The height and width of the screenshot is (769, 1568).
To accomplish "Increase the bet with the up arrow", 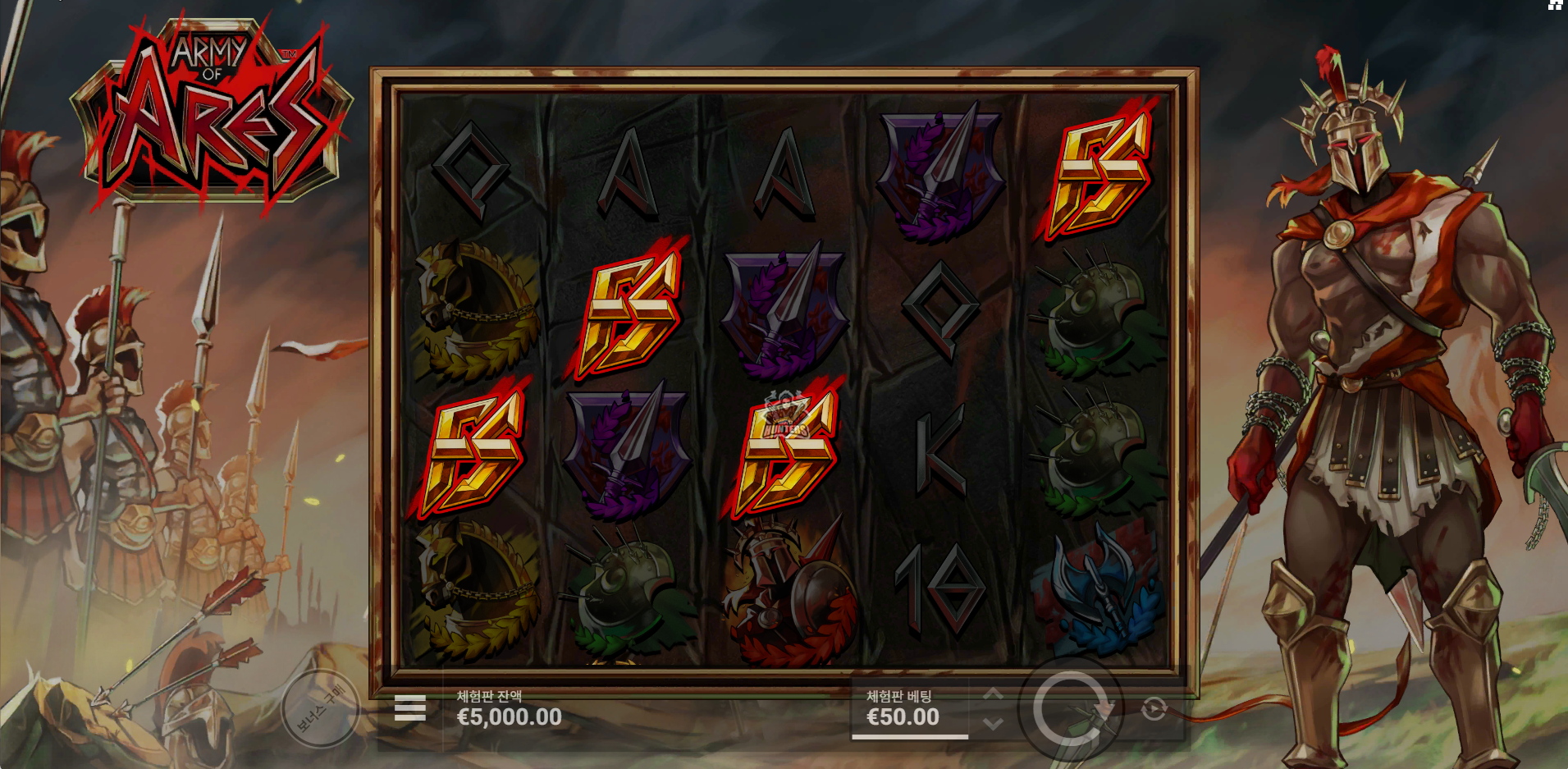I will point(993,695).
